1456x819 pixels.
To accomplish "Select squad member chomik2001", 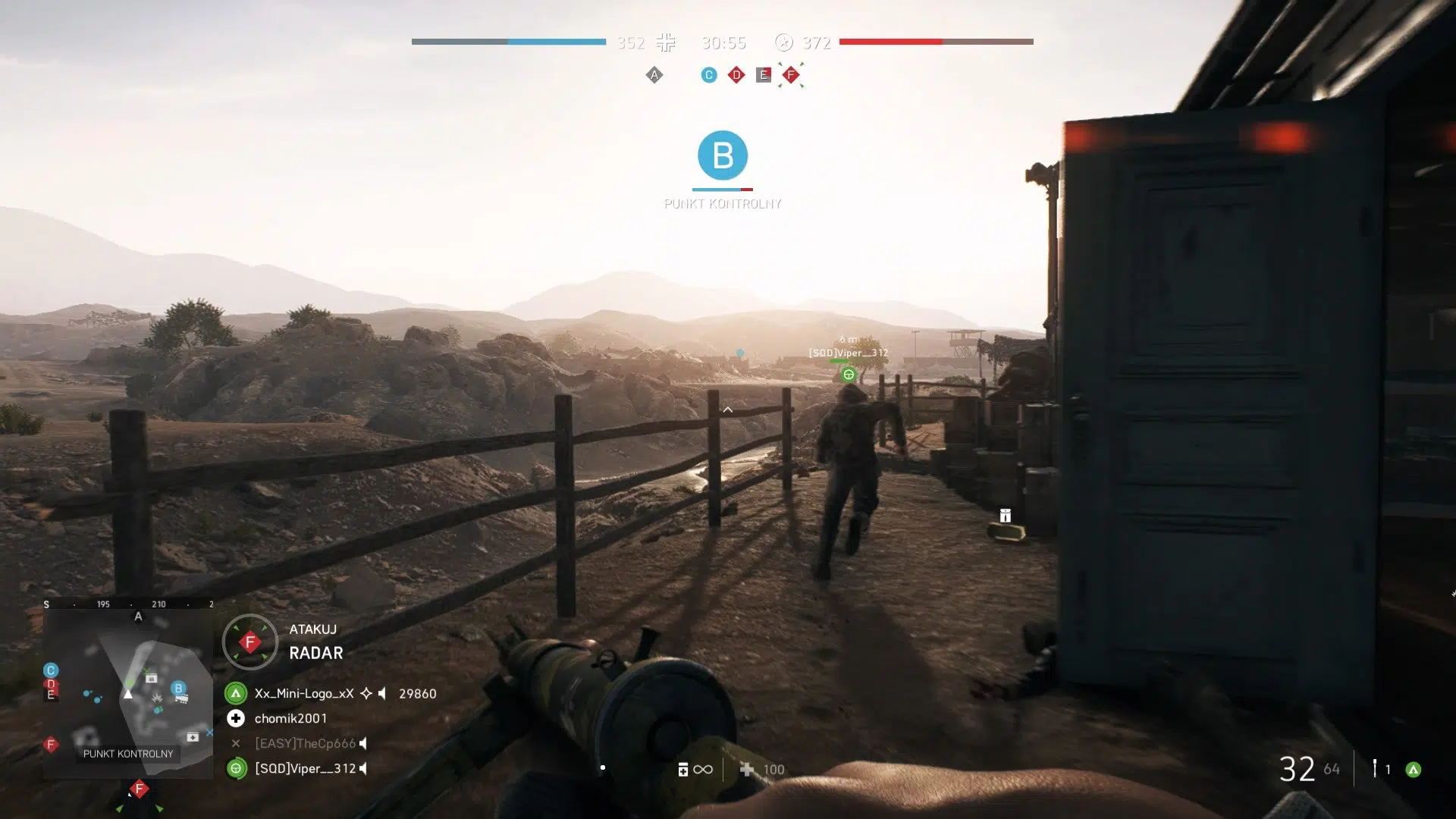I will (290, 718).
